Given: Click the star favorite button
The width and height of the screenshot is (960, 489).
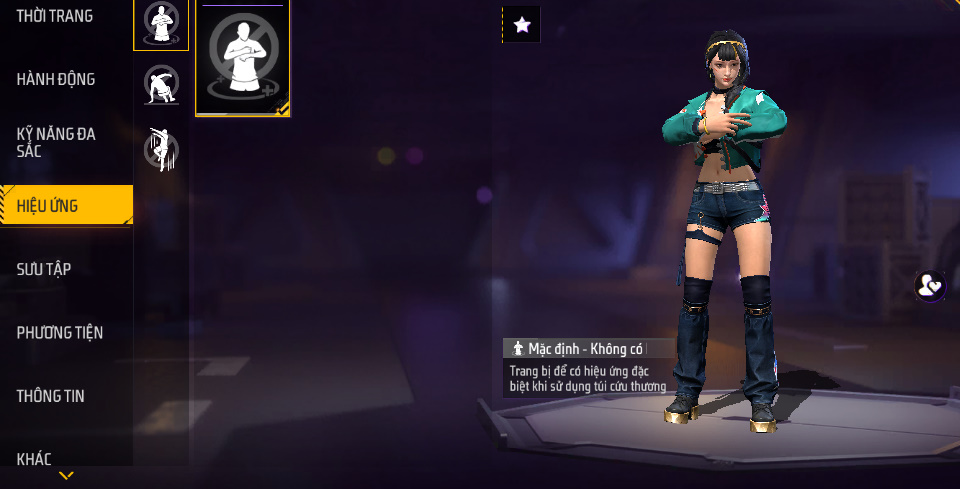Looking at the screenshot, I should [x=521, y=25].
